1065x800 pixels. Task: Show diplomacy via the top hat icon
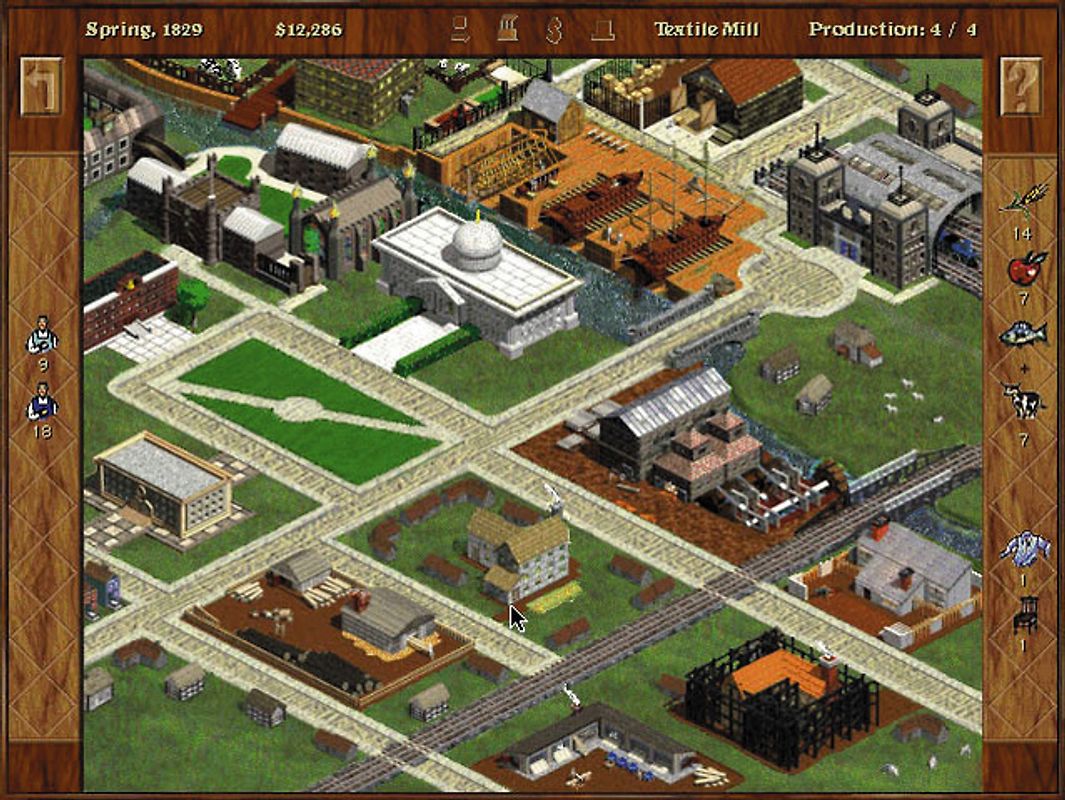602,28
